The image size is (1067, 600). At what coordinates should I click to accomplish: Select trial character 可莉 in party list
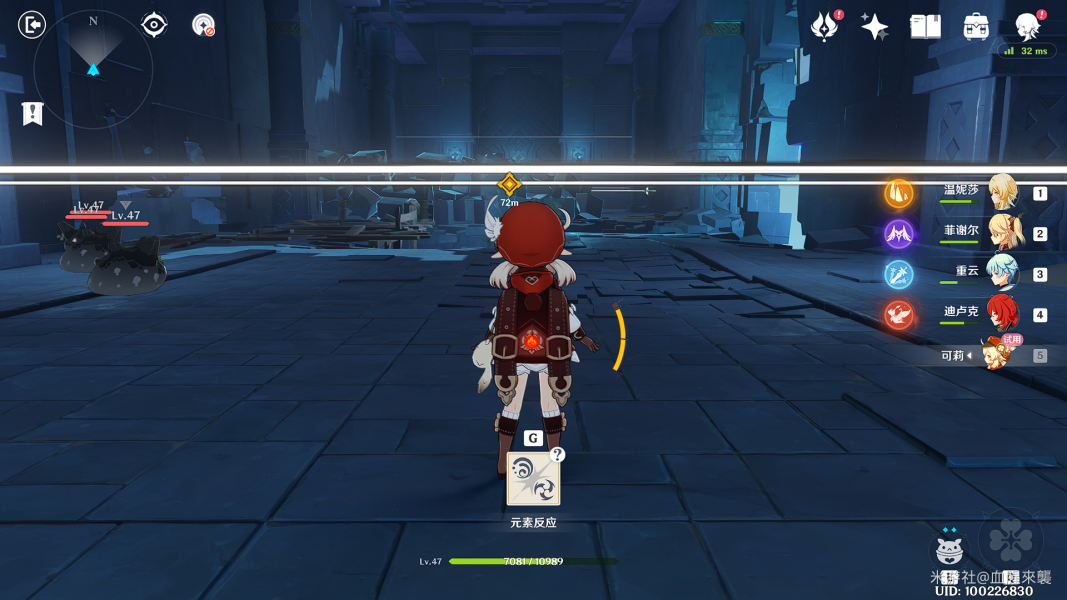click(x=995, y=355)
